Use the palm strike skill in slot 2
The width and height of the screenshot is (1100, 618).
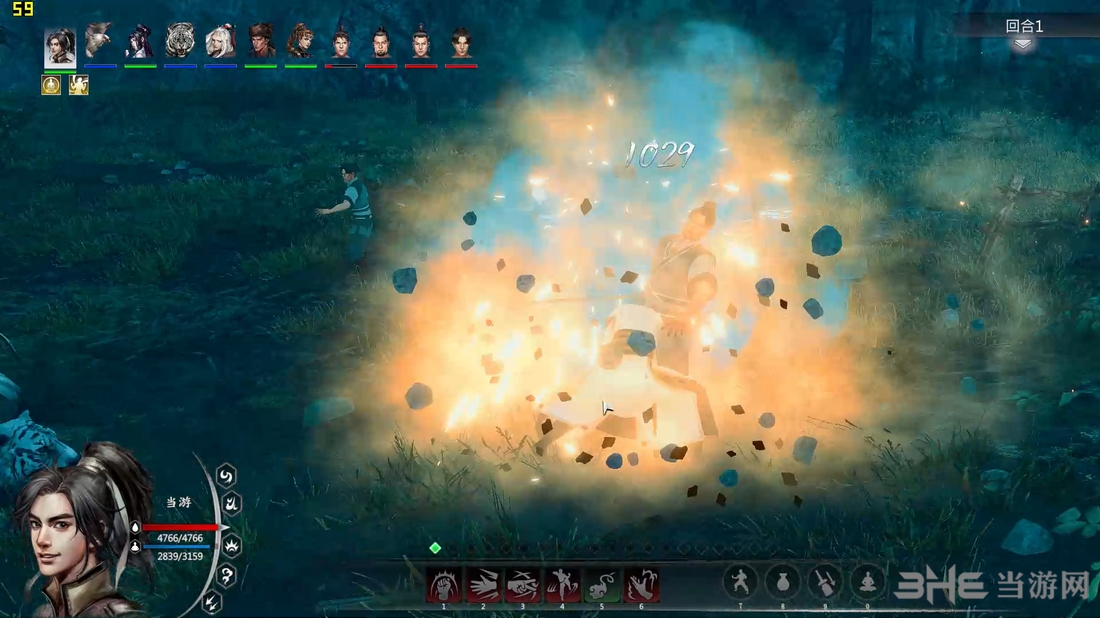click(483, 585)
